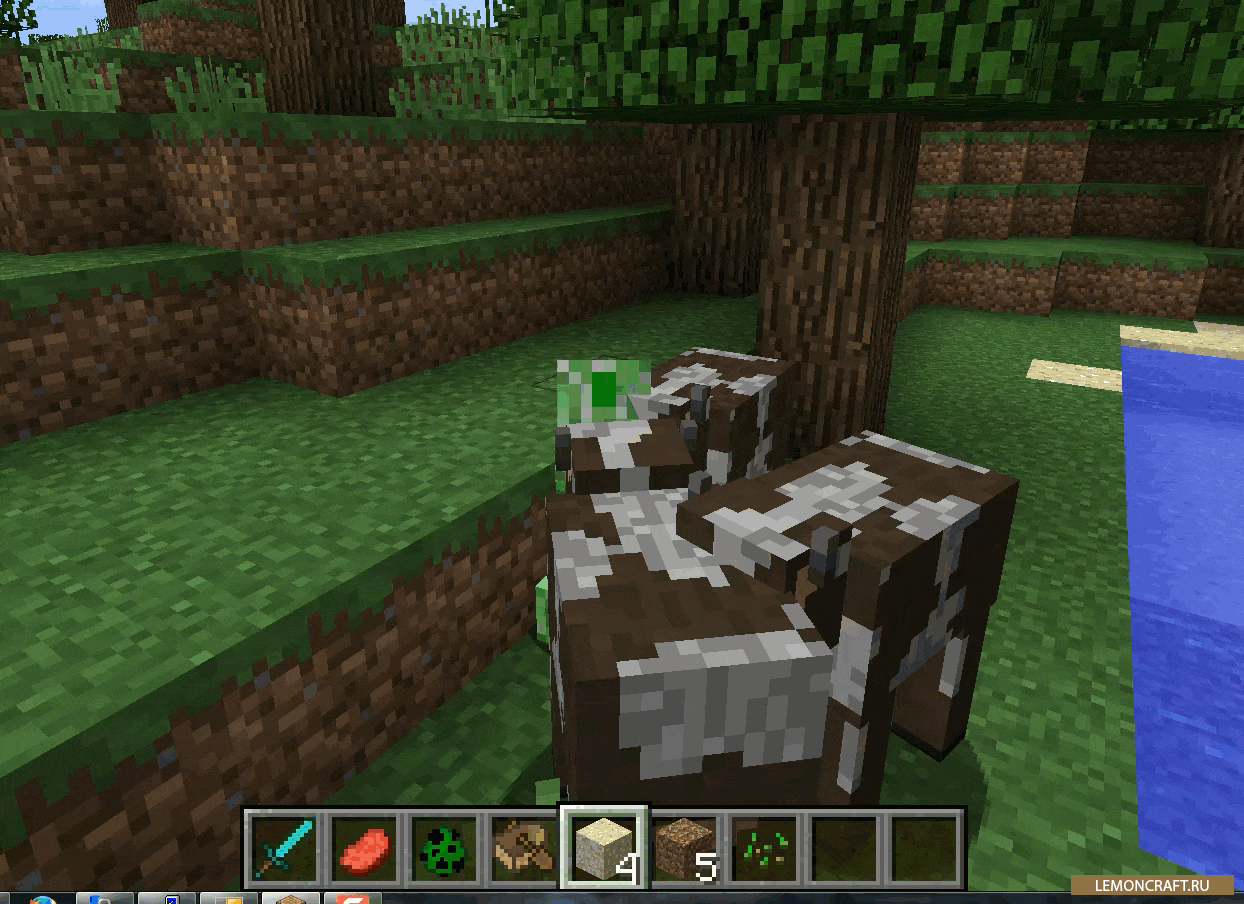
Task: Pick the green seeds hotbar slot
Action: [765, 848]
